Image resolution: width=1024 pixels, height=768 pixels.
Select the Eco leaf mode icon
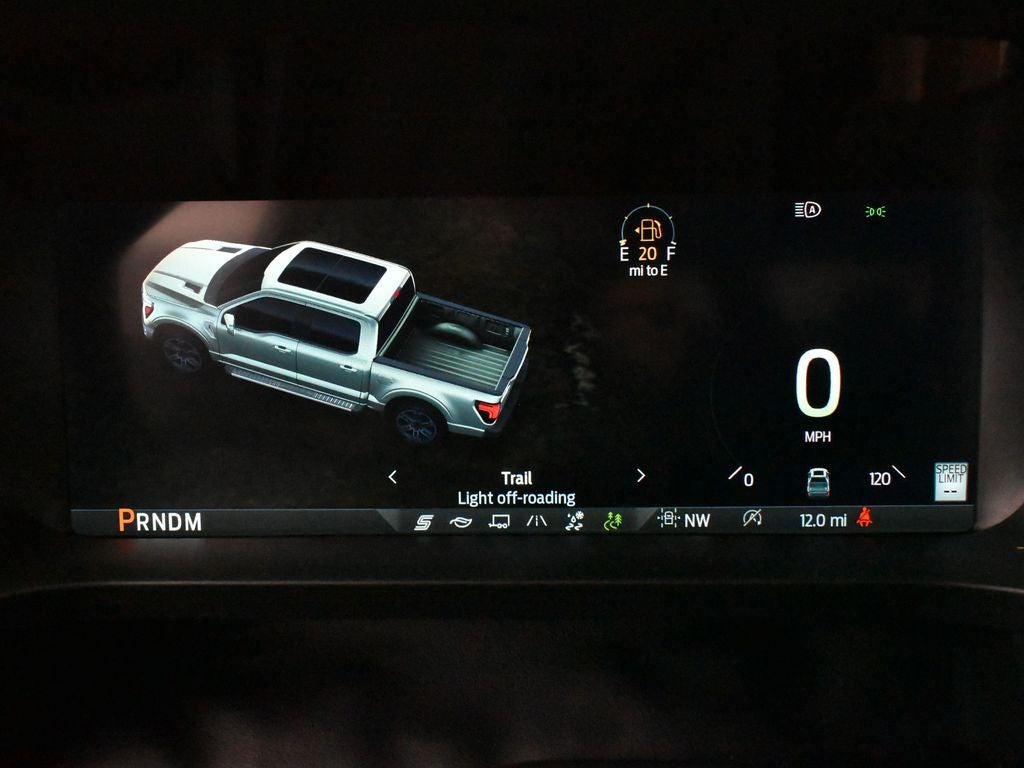(460, 521)
